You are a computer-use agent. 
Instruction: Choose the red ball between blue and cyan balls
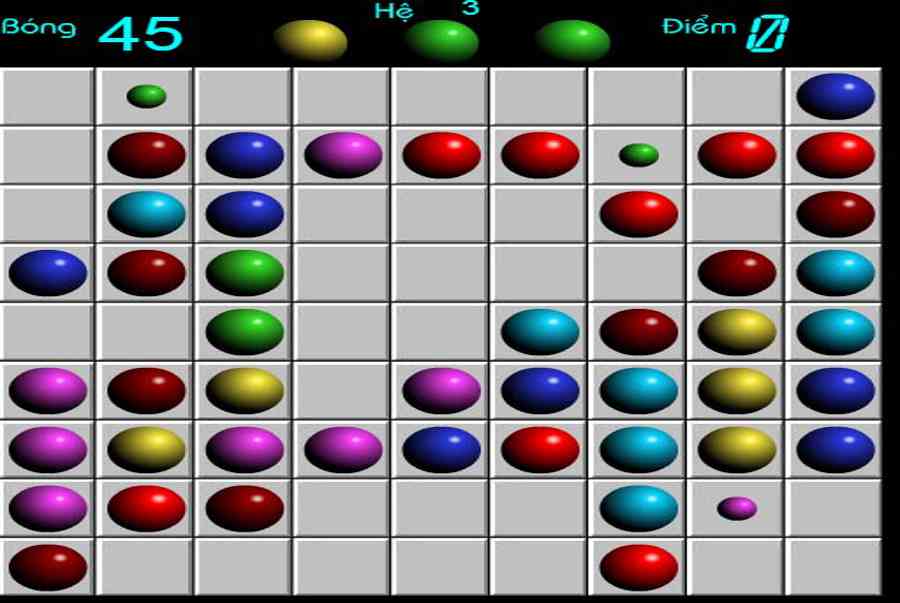[x=540, y=449]
